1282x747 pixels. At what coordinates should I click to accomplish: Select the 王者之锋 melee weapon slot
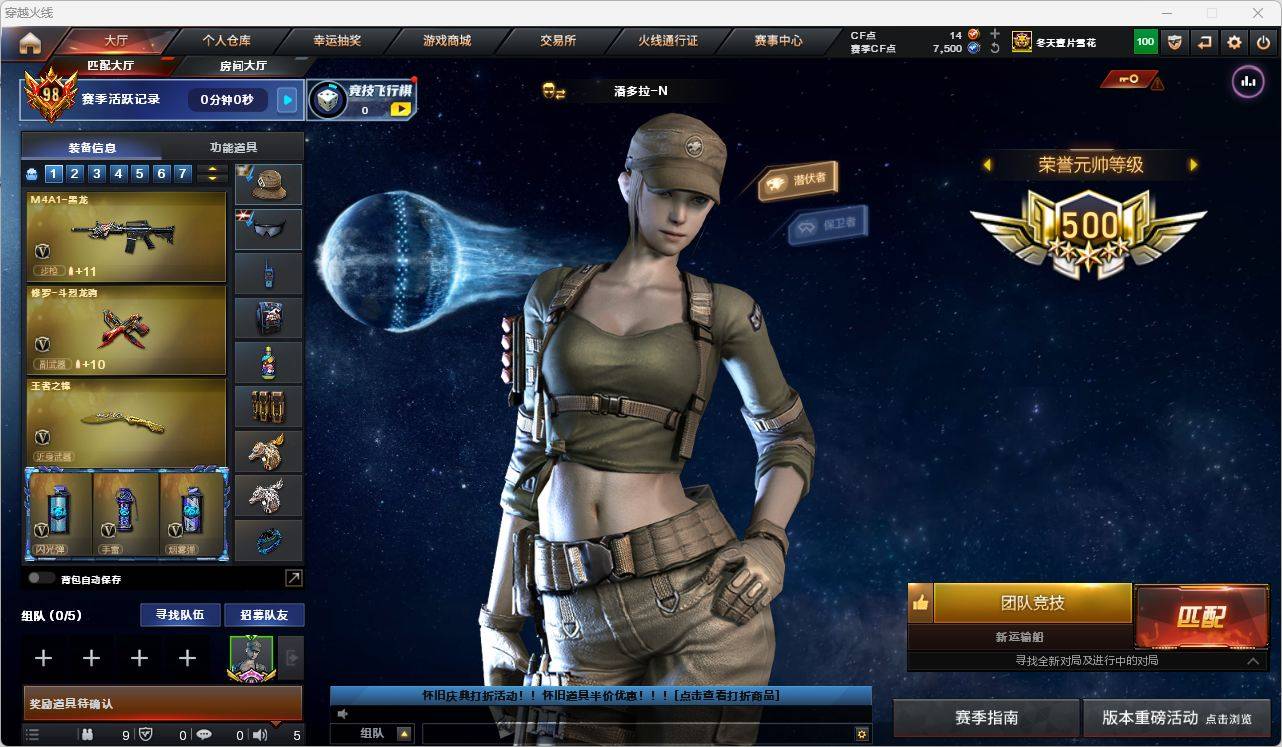(x=126, y=421)
